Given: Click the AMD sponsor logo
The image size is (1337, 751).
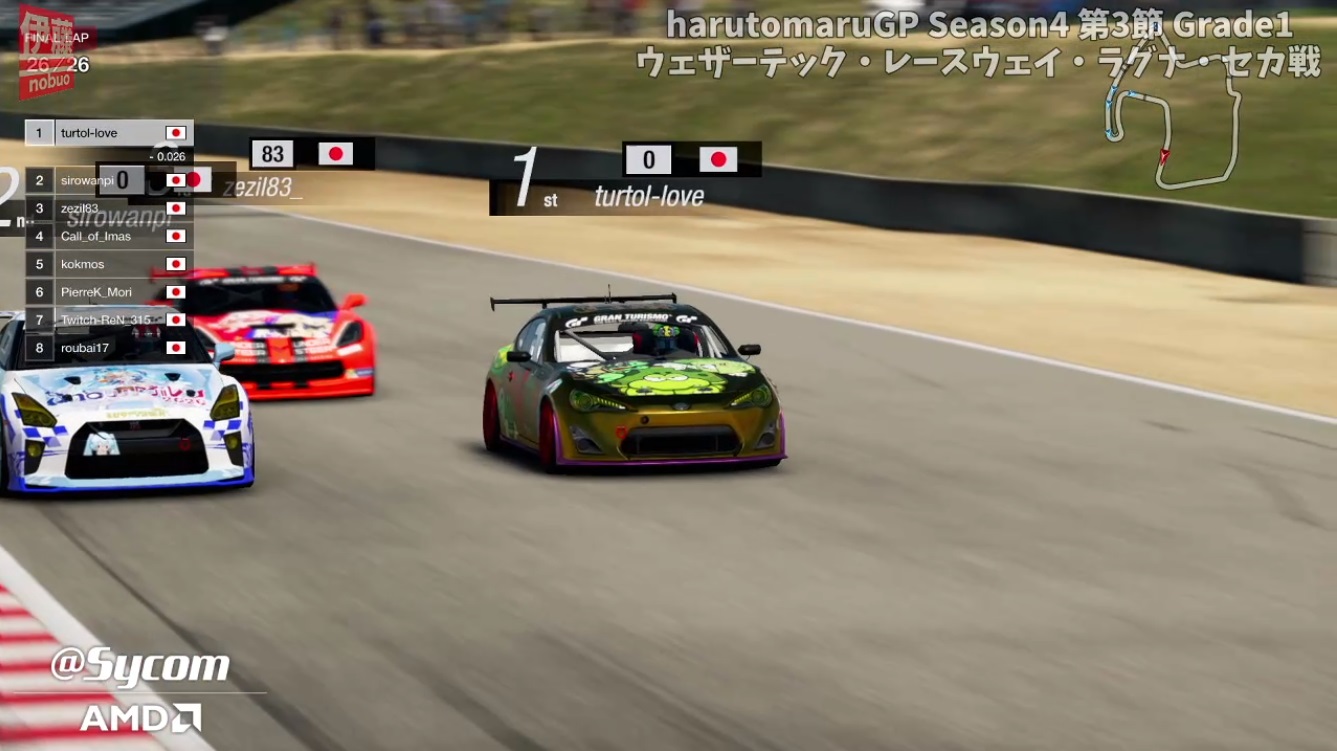Looking at the screenshot, I should coord(140,717).
